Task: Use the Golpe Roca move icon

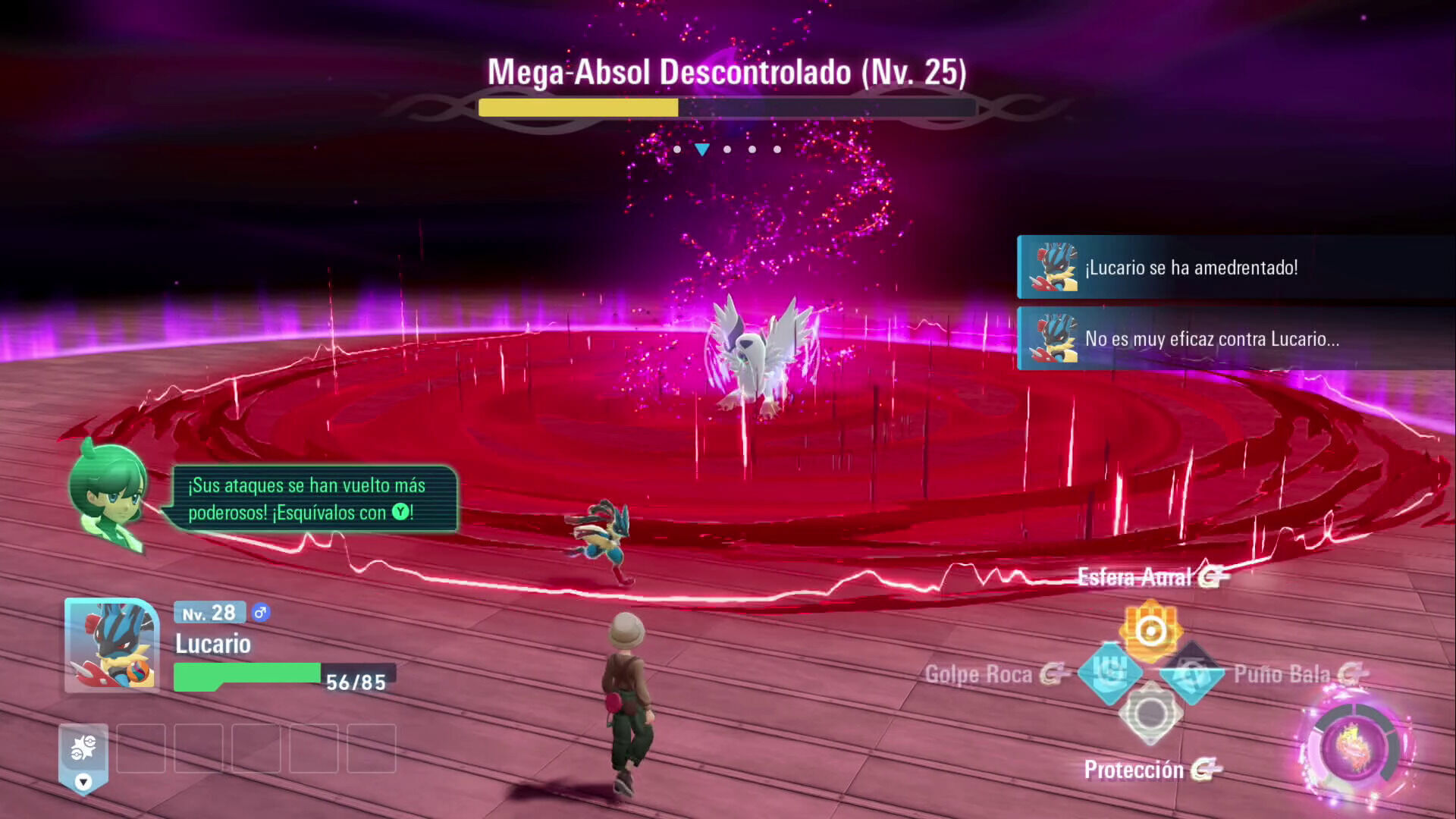Action: (x=1109, y=672)
